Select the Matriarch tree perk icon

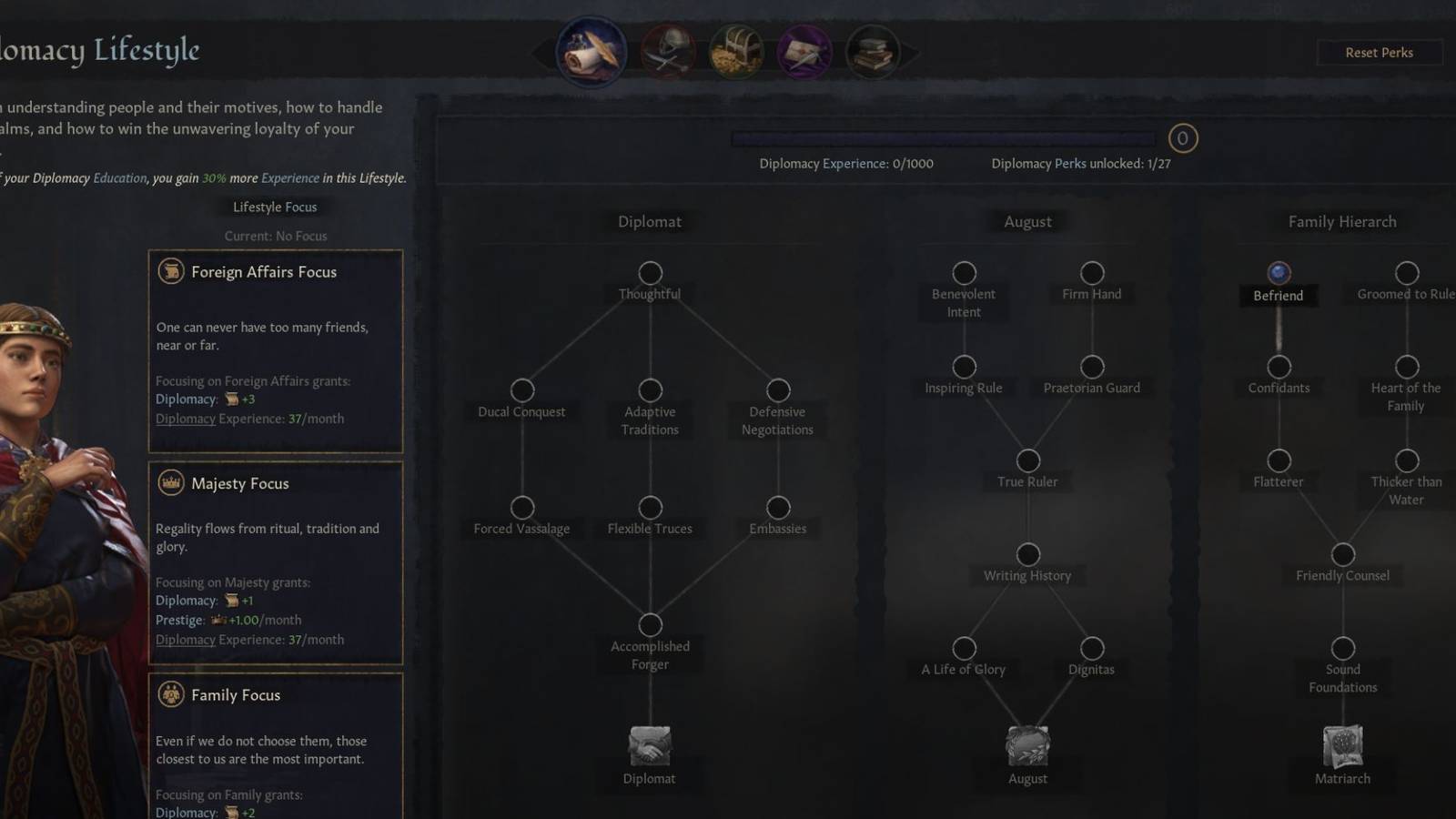1342,746
